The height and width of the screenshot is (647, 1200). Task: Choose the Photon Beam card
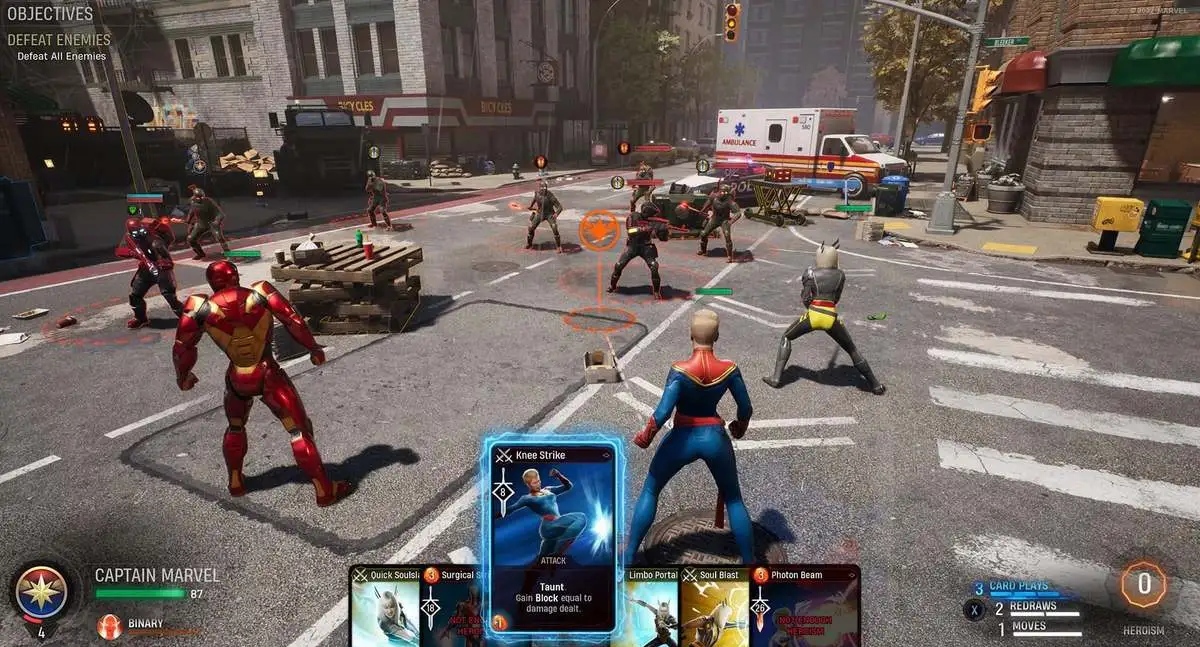804,608
